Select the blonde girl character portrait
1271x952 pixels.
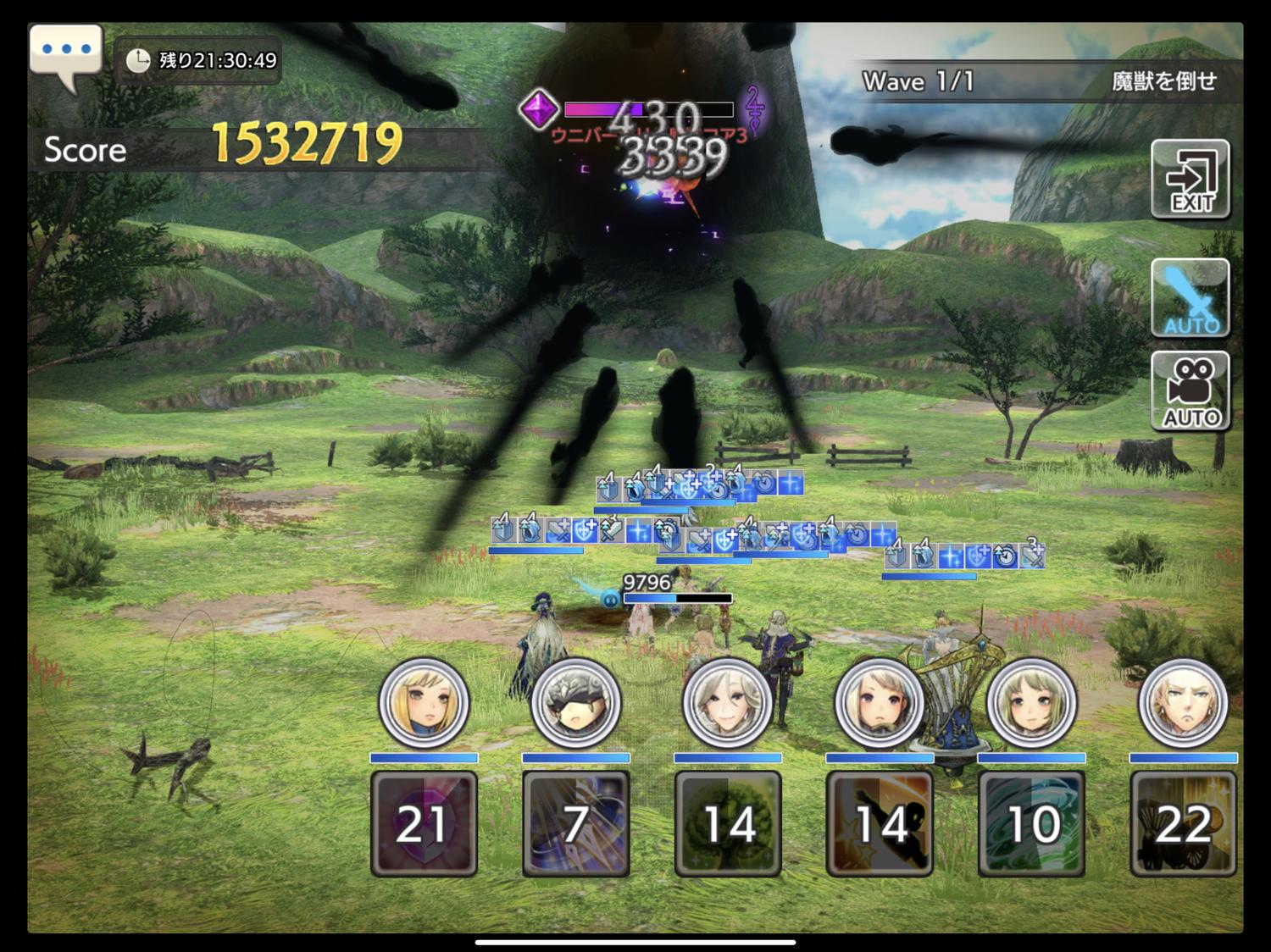click(424, 703)
